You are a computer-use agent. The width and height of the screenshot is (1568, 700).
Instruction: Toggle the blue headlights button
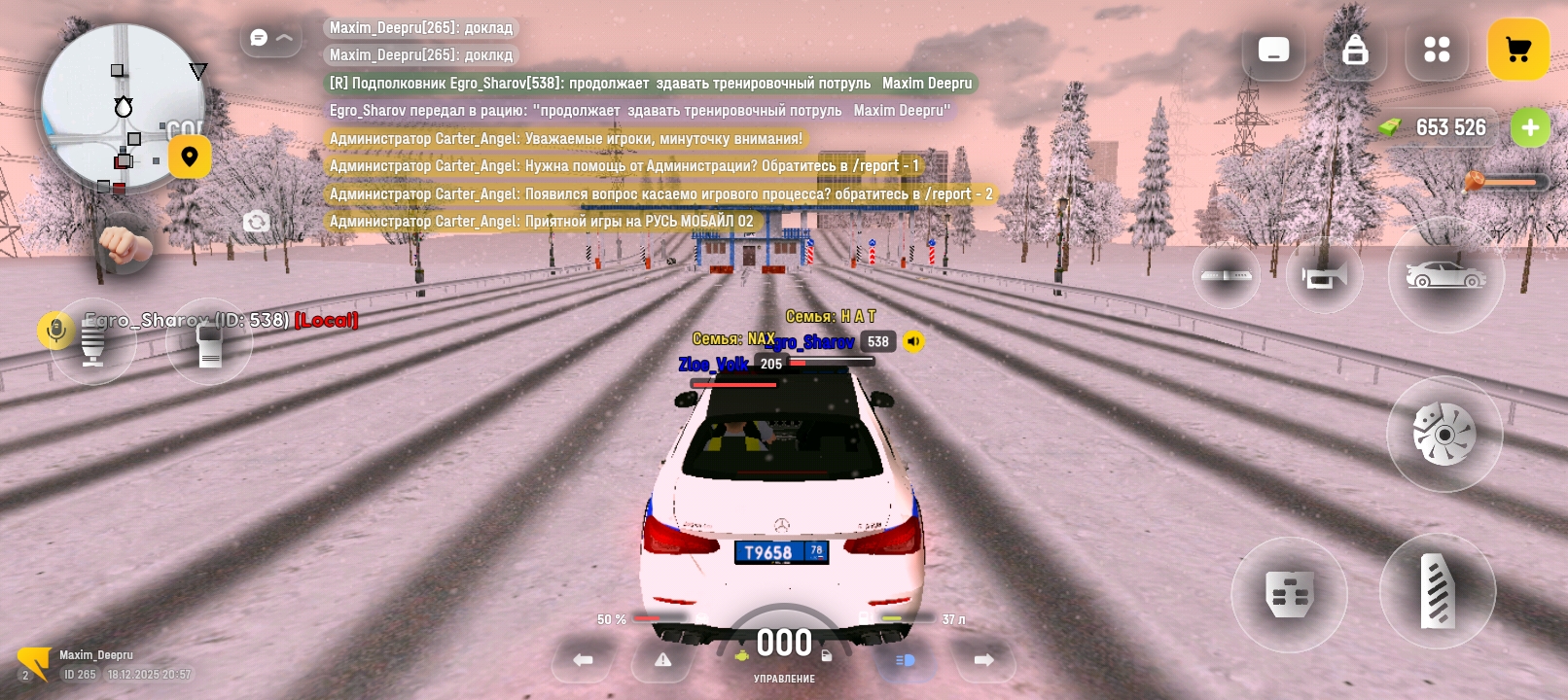tap(905, 660)
